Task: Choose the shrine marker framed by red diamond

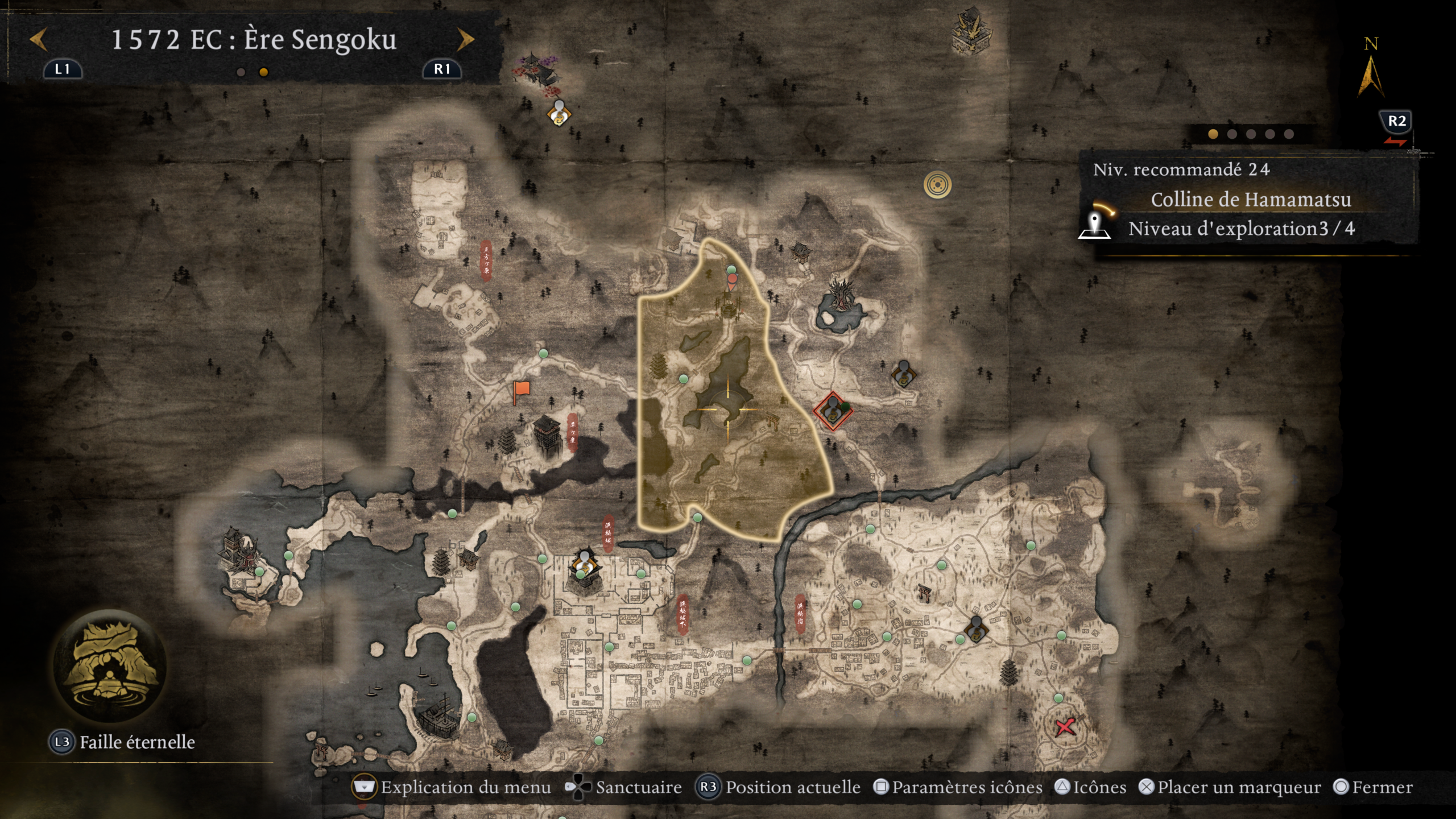Action: pos(833,411)
